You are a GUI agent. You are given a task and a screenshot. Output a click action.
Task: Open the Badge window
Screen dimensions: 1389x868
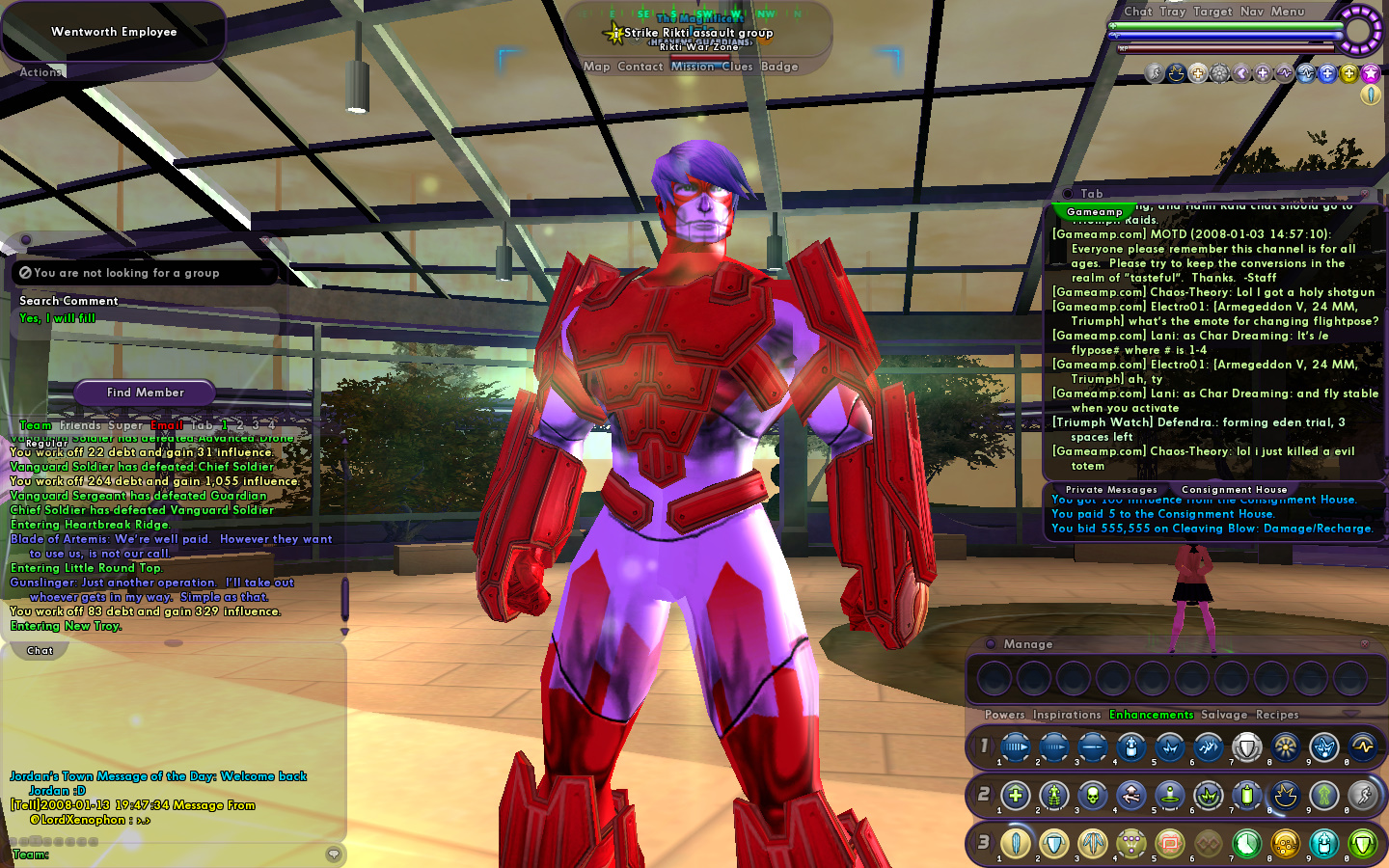tap(779, 67)
